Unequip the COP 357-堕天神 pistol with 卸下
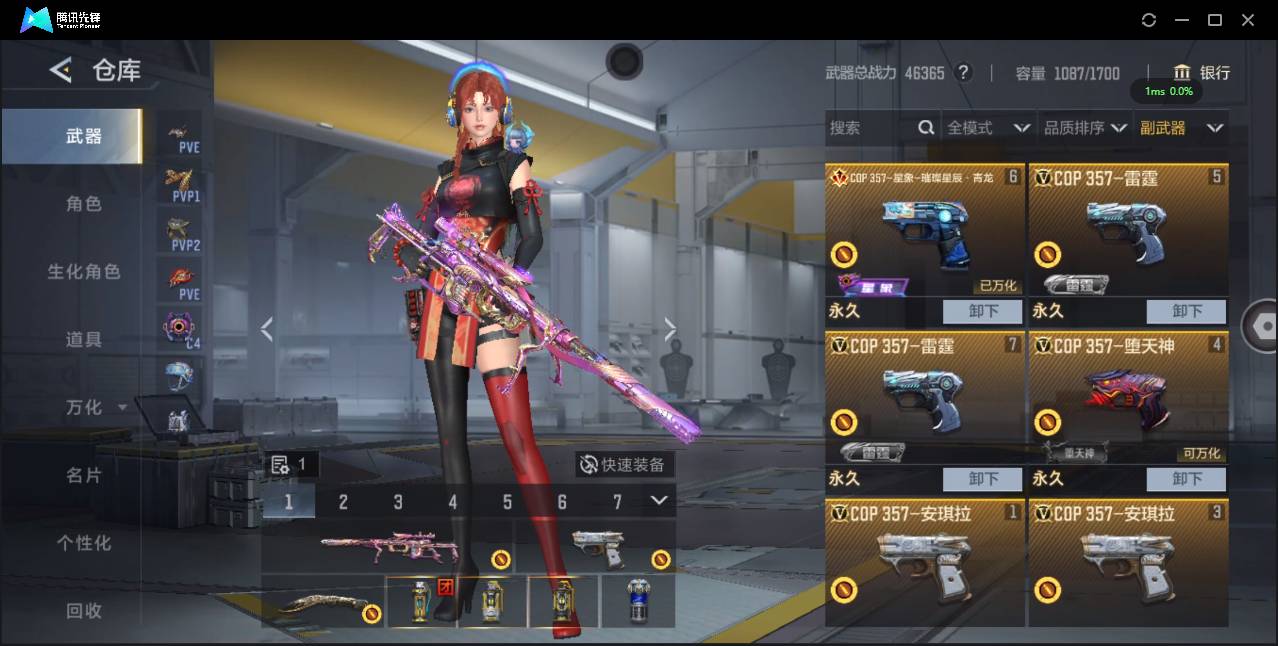The width and height of the screenshot is (1278, 646). pos(1186,479)
